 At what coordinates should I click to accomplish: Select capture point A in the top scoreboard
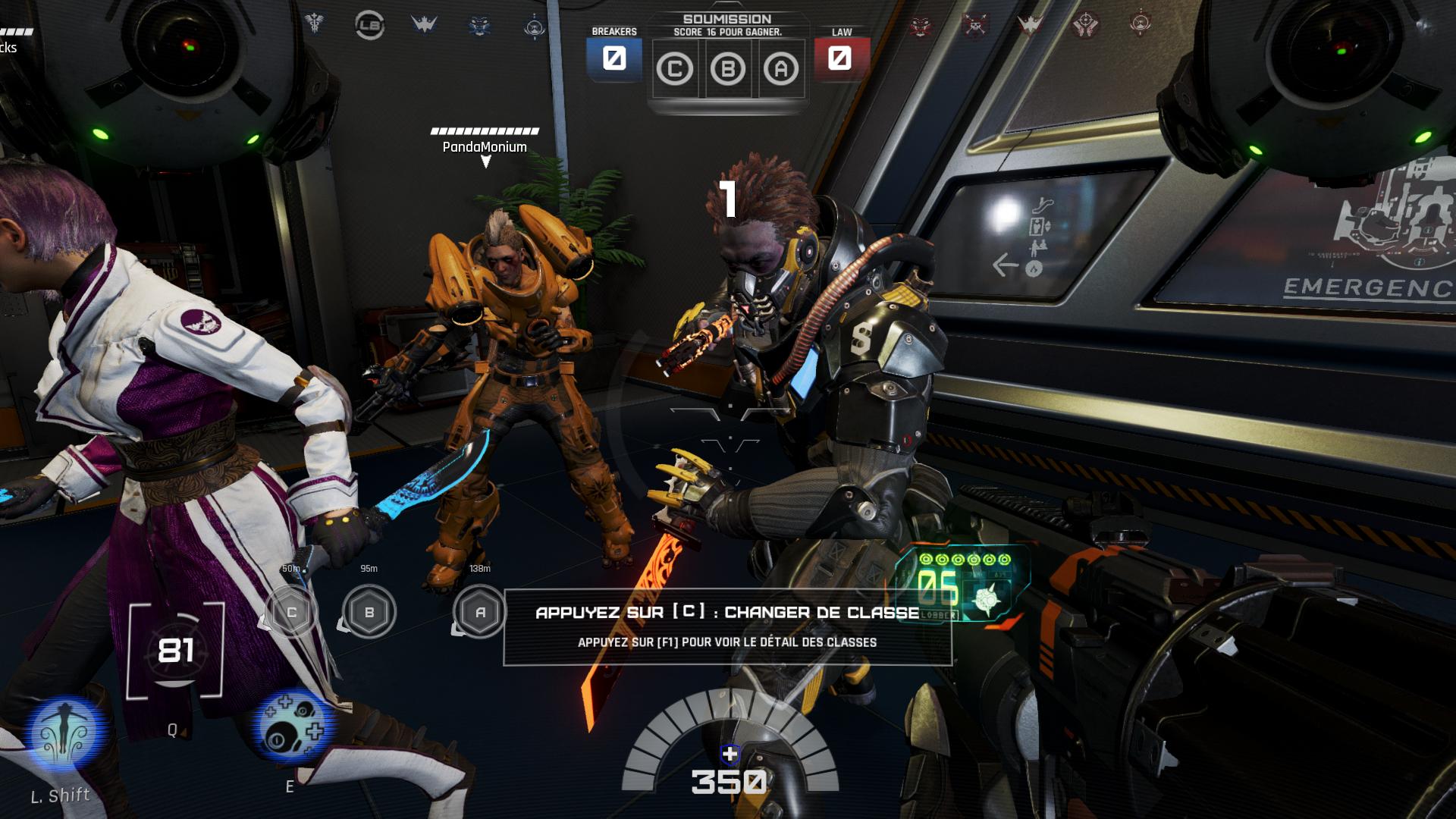pyautogui.click(x=781, y=70)
